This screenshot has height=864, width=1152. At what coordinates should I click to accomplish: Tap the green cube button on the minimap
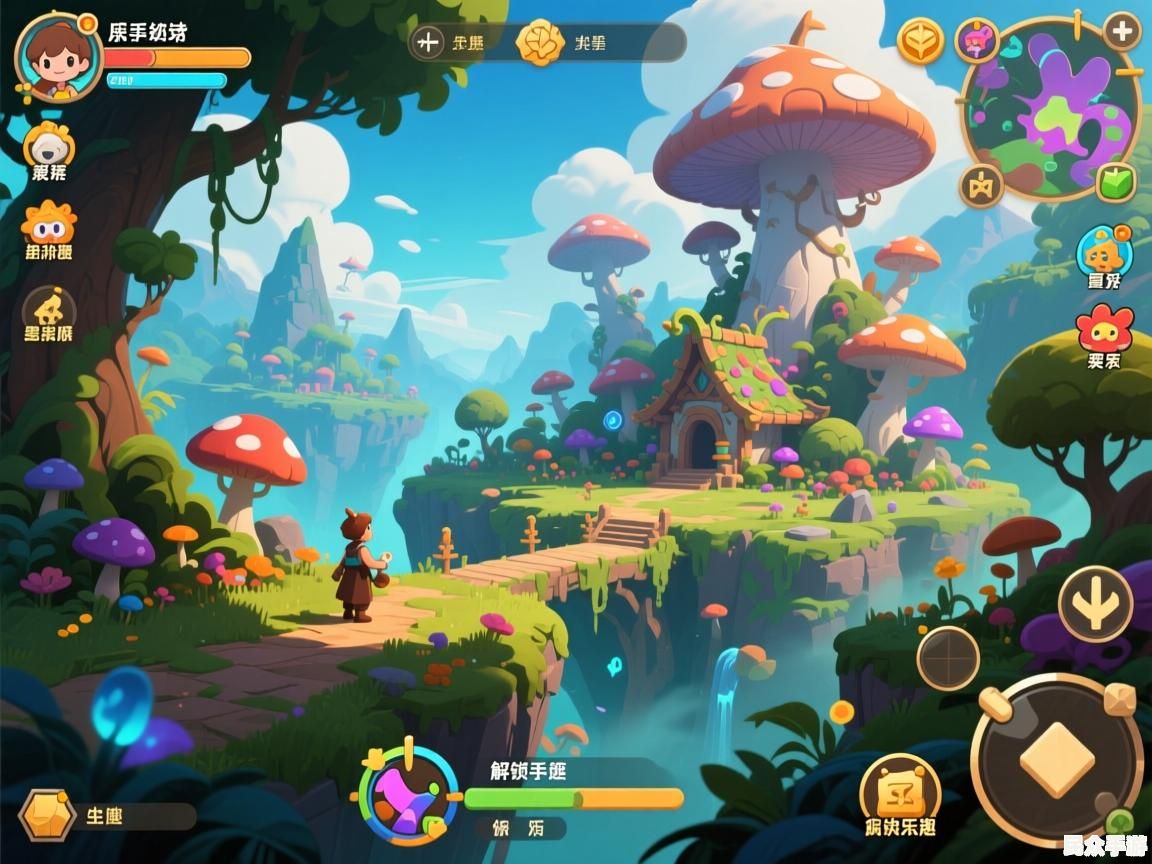[1116, 183]
